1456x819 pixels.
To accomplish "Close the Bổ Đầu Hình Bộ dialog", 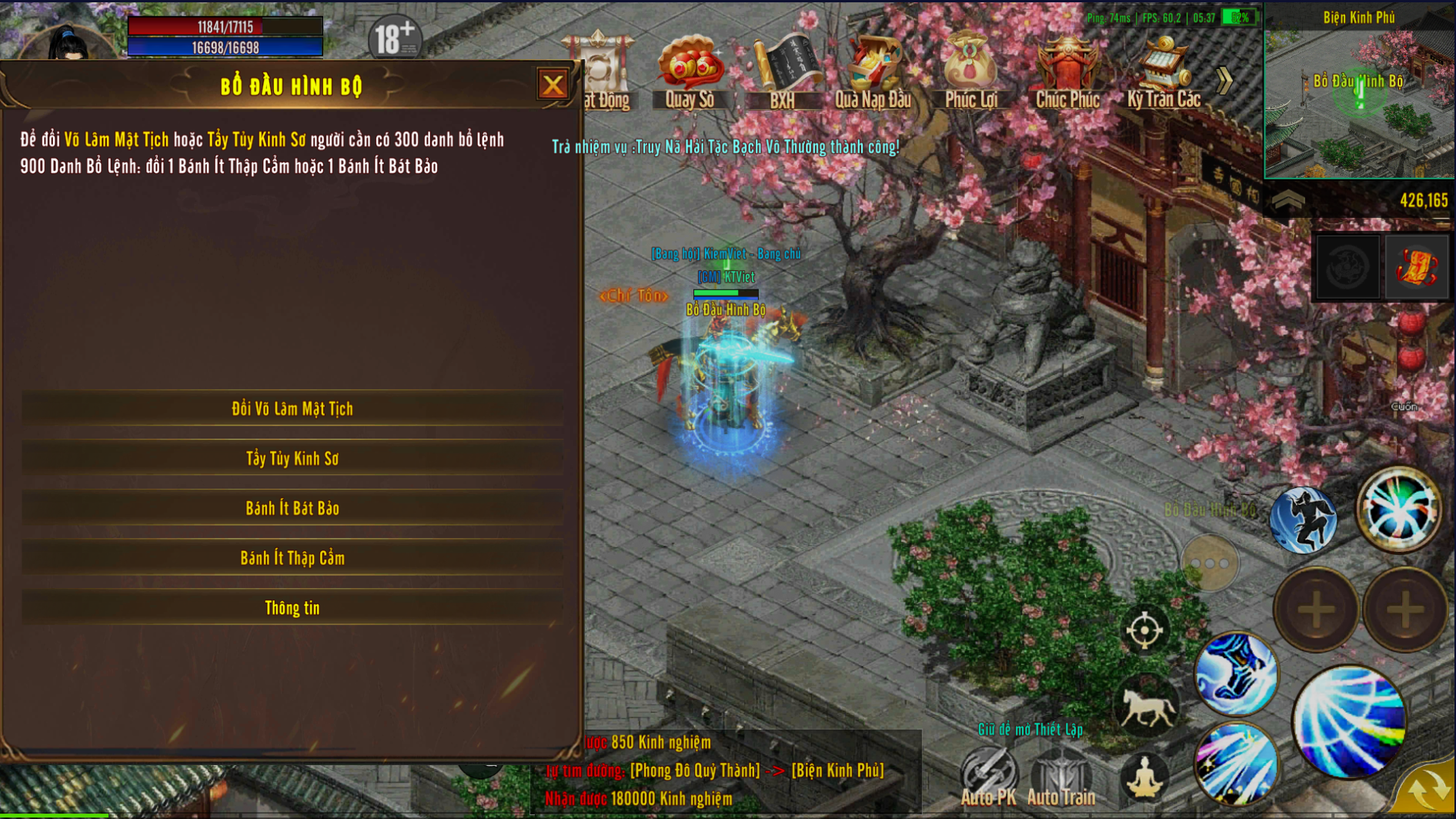I will click(x=552, y=85).
